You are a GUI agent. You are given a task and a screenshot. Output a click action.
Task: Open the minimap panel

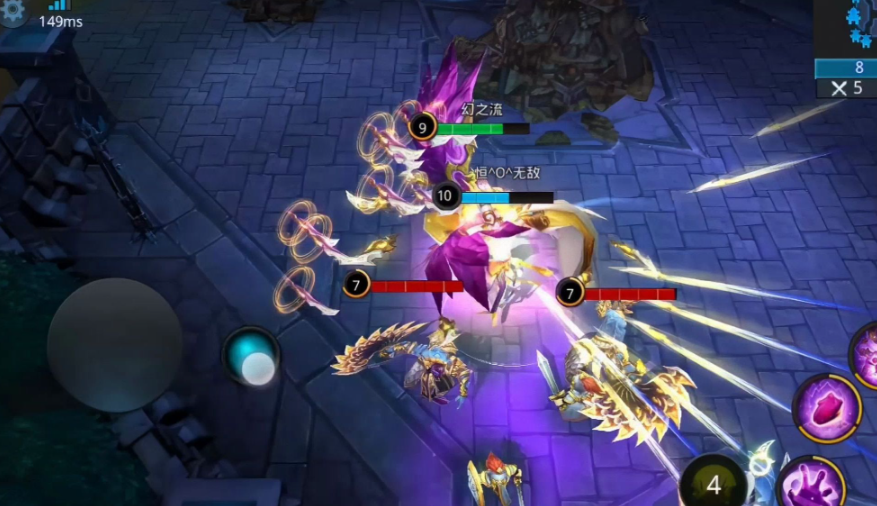tap(847, 26)
